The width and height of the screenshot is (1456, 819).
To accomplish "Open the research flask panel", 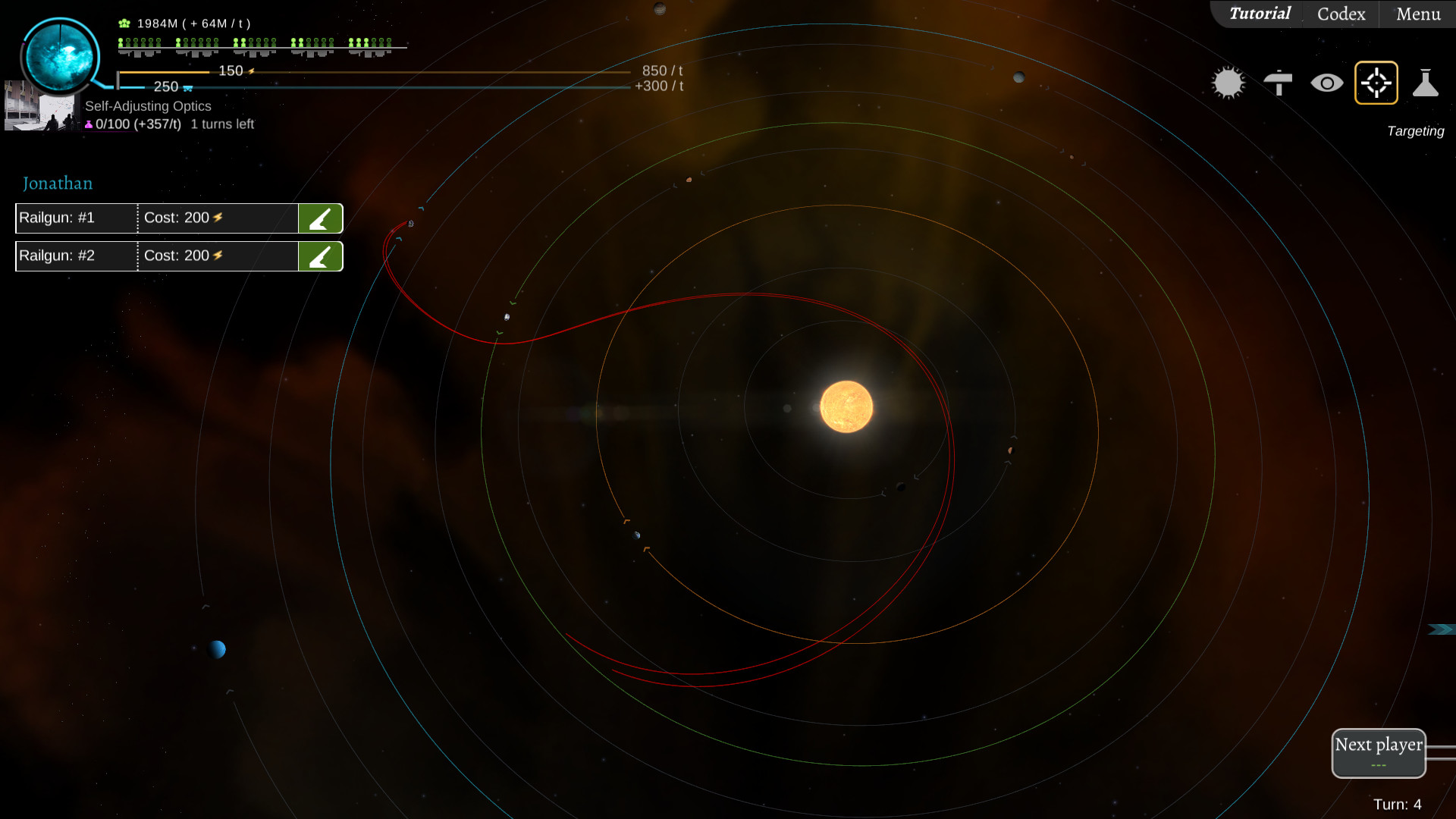I will [x=1427, y=82].
